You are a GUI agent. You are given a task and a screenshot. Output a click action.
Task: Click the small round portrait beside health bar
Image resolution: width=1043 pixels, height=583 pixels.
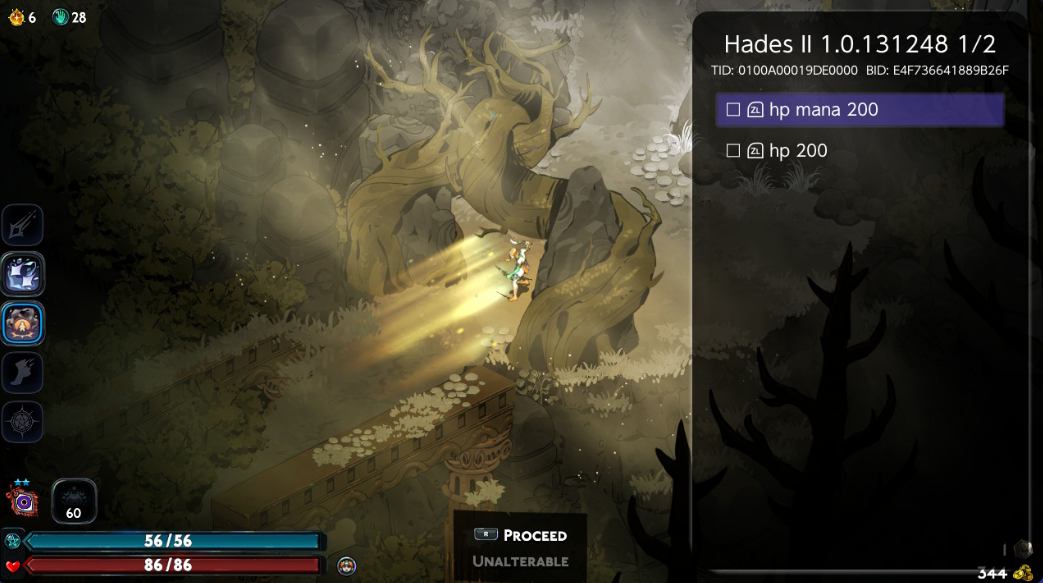click(346, 566)
